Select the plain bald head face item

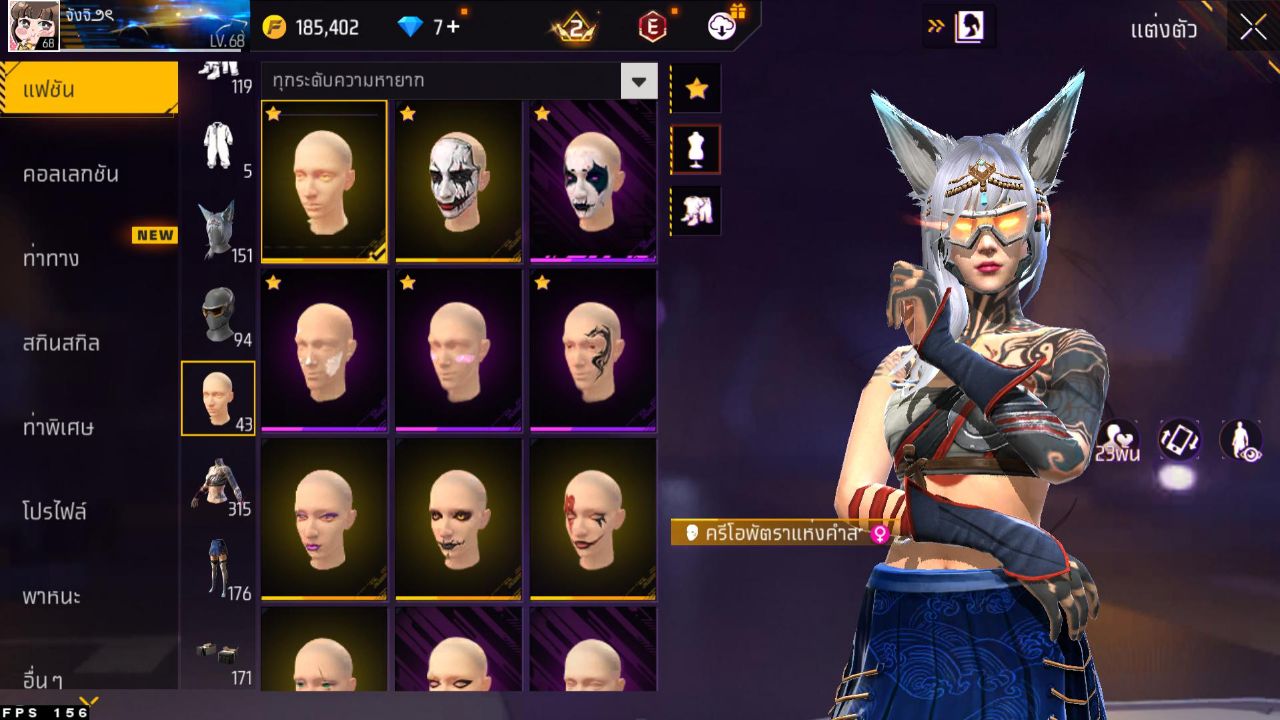[x=324, y=180]
